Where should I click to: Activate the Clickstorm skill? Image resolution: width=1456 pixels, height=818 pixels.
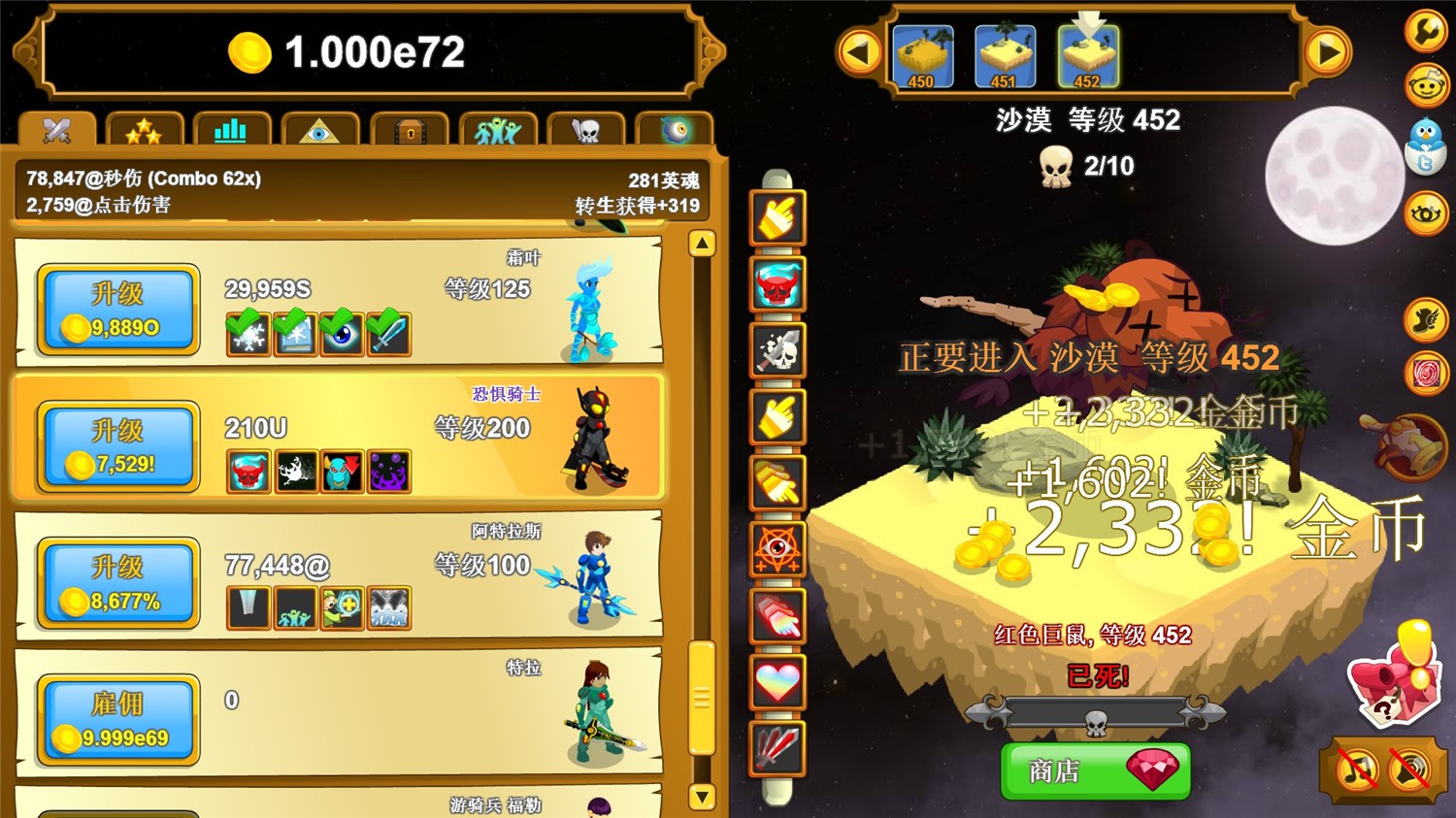click(777, 217)
